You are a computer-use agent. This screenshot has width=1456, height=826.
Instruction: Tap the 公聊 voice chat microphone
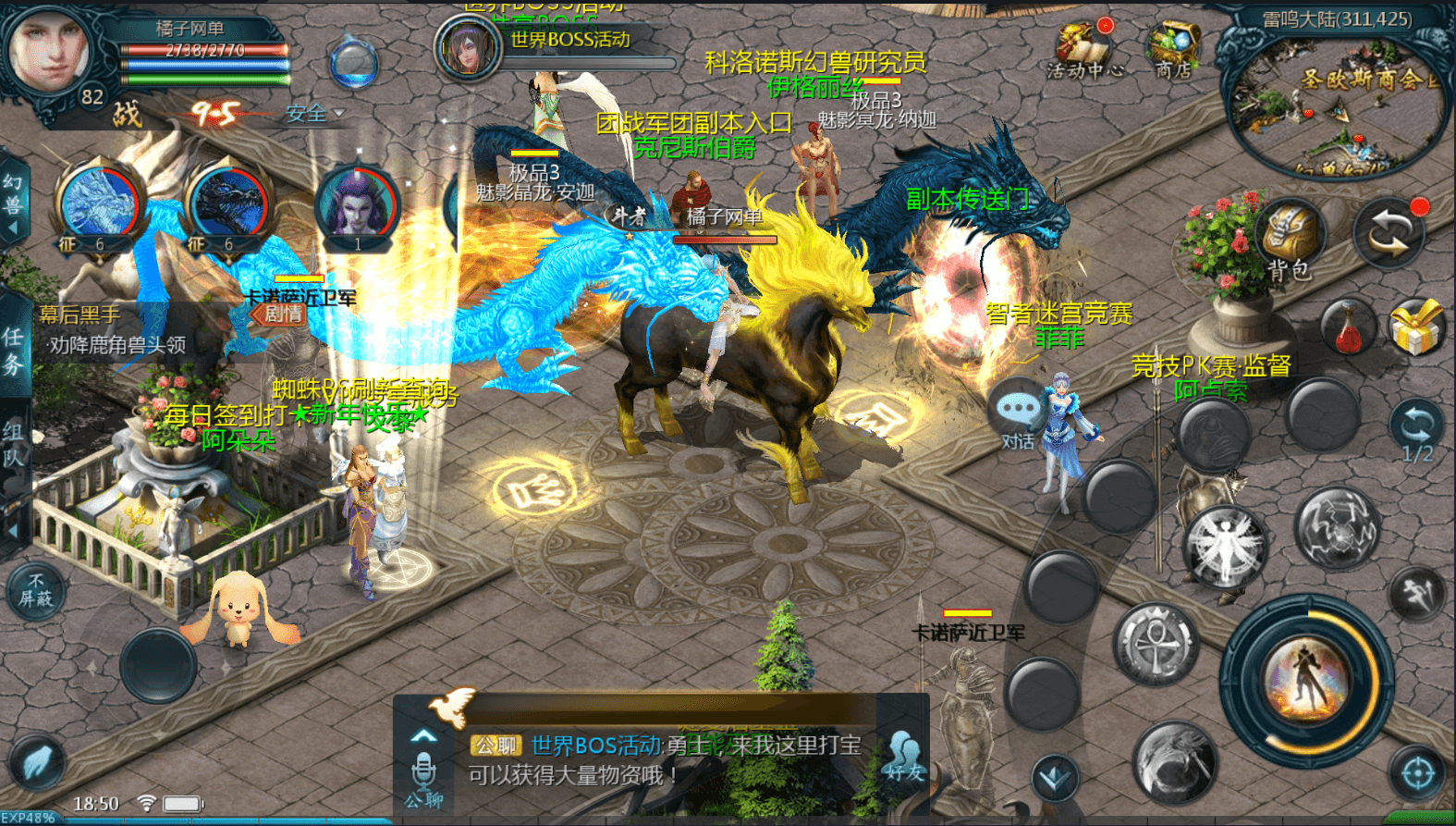pos(423,775)
